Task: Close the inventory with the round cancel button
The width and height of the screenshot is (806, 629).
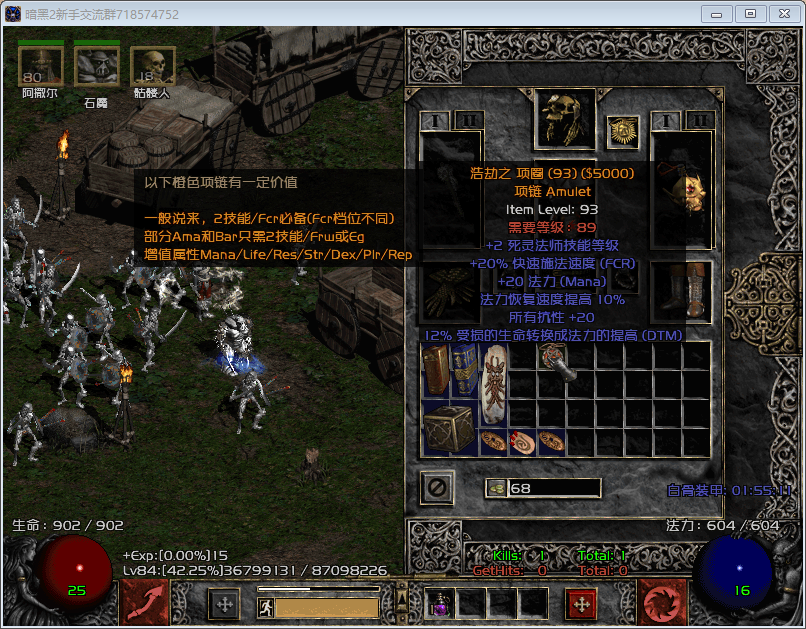Action: (438, 488)
